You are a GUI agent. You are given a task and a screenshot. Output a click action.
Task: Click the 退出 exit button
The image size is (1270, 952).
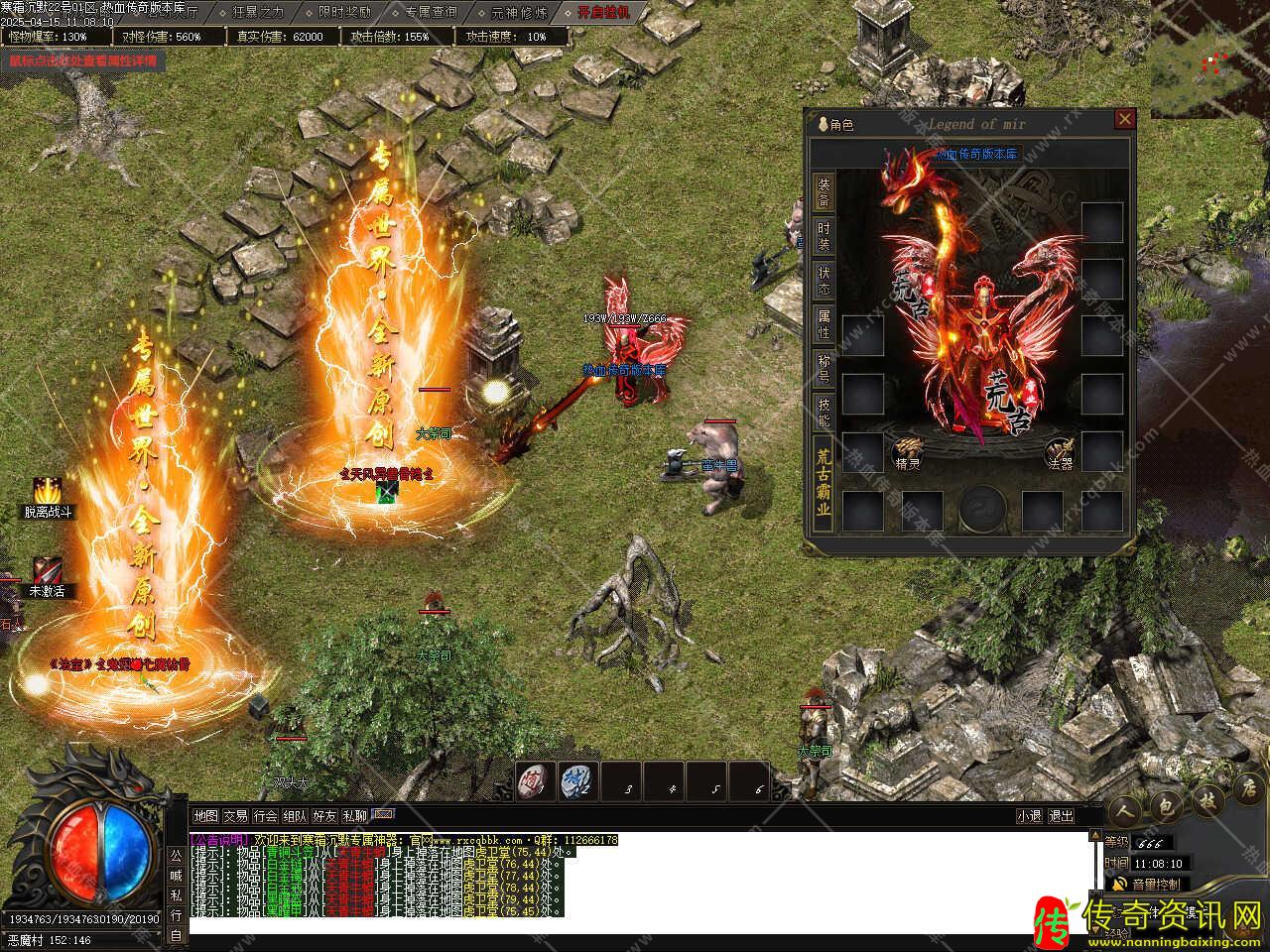pyautogui.click(x=1061, y=816)
